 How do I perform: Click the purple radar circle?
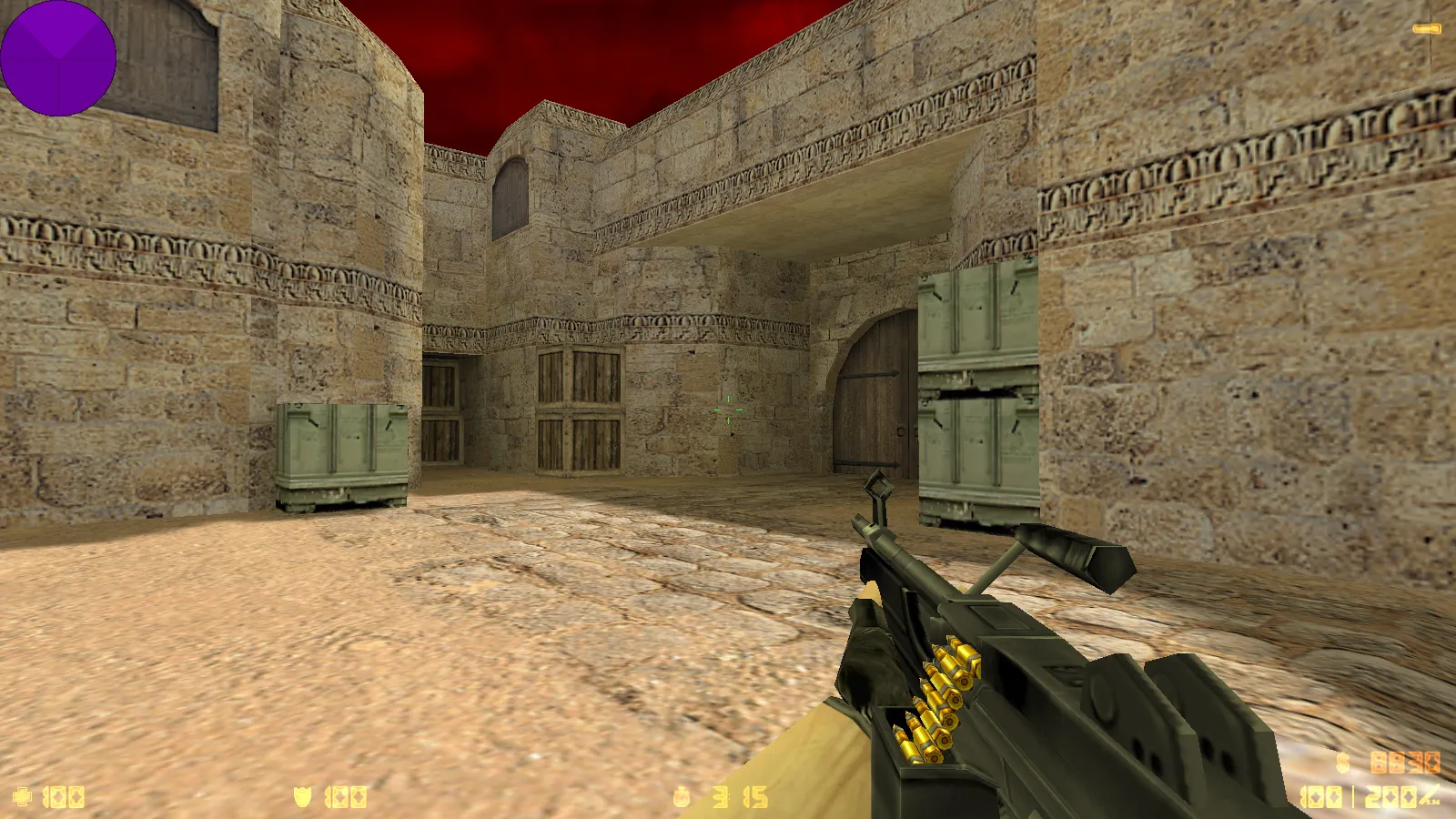pos(58,58)
